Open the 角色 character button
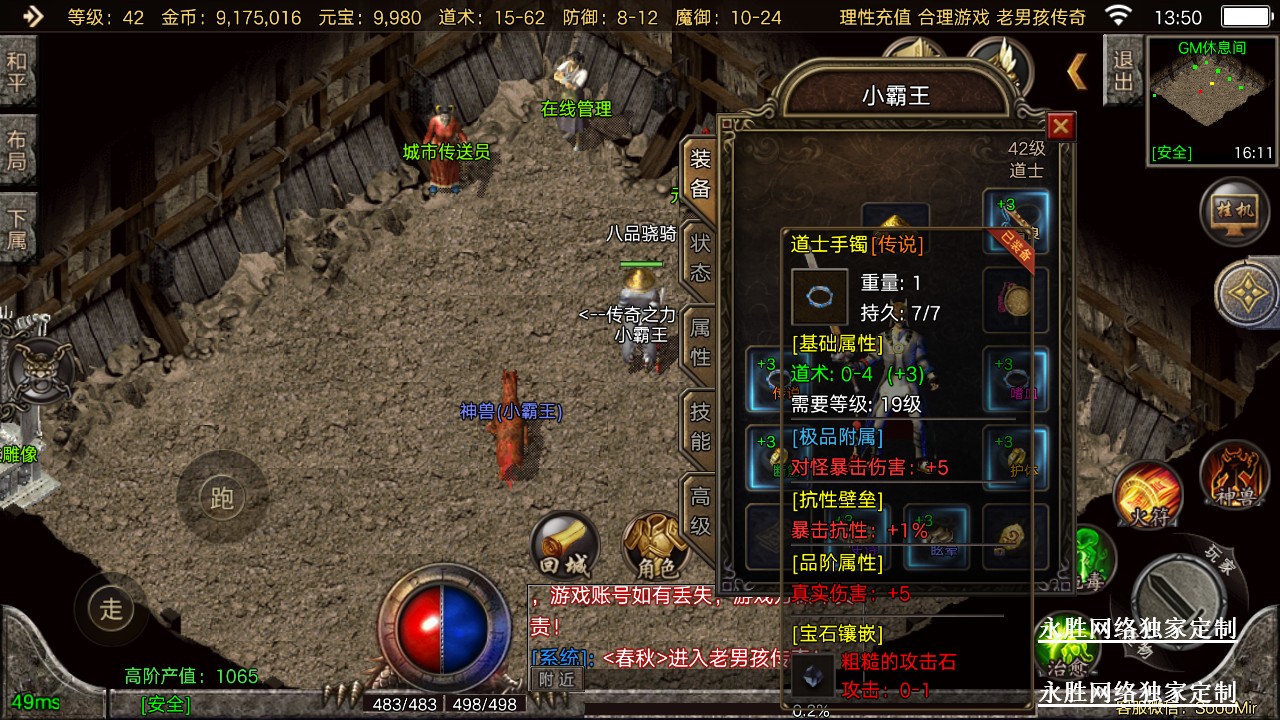1280x720 pixels. [656, 548]
